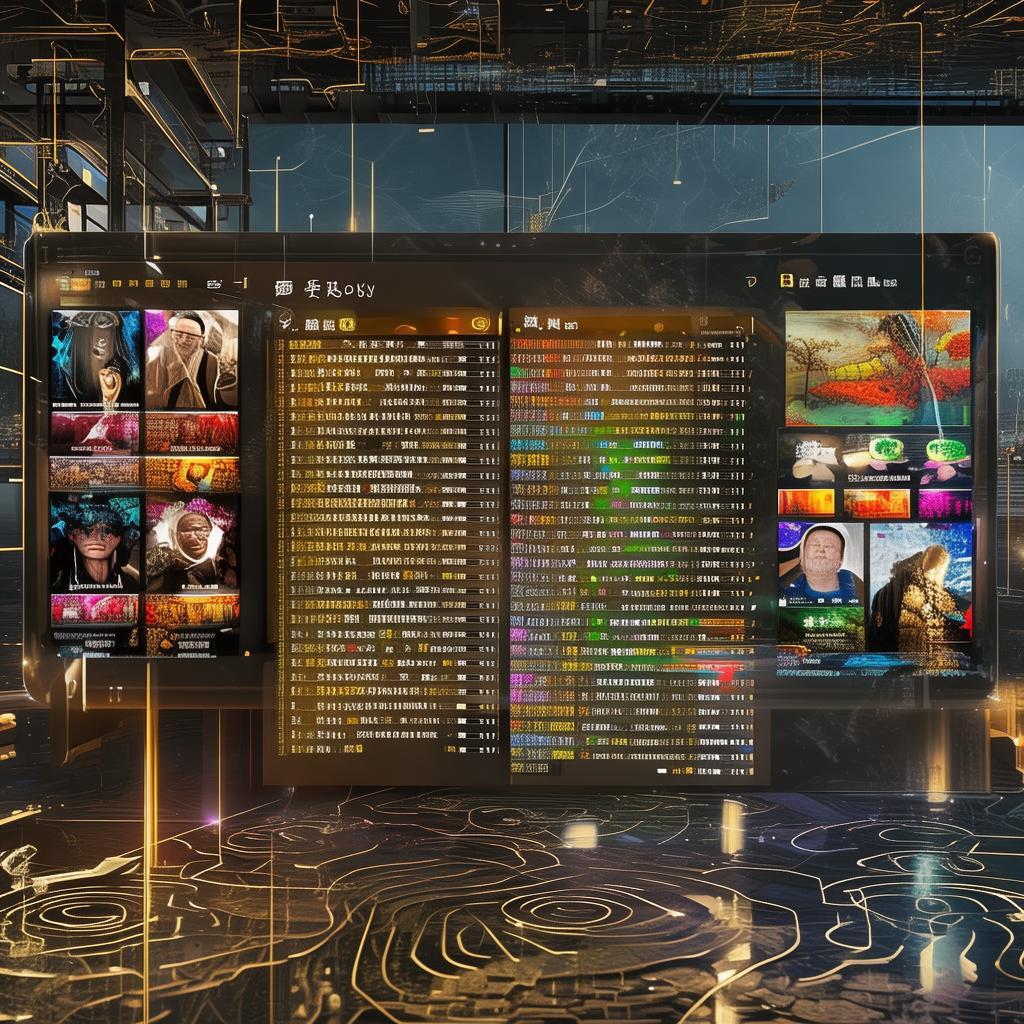The image size is (1024, 1024).
Task: Select the white-hooded dark face portrait
Action: click(192, 543)
